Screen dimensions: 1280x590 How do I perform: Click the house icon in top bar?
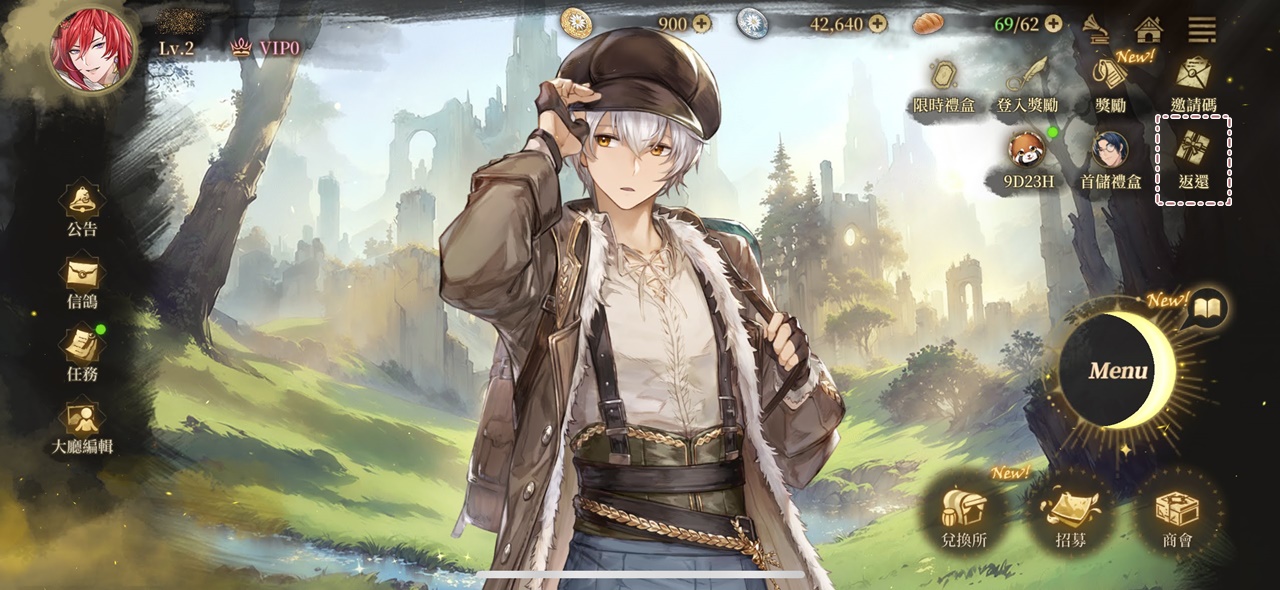coord(1148,29)
